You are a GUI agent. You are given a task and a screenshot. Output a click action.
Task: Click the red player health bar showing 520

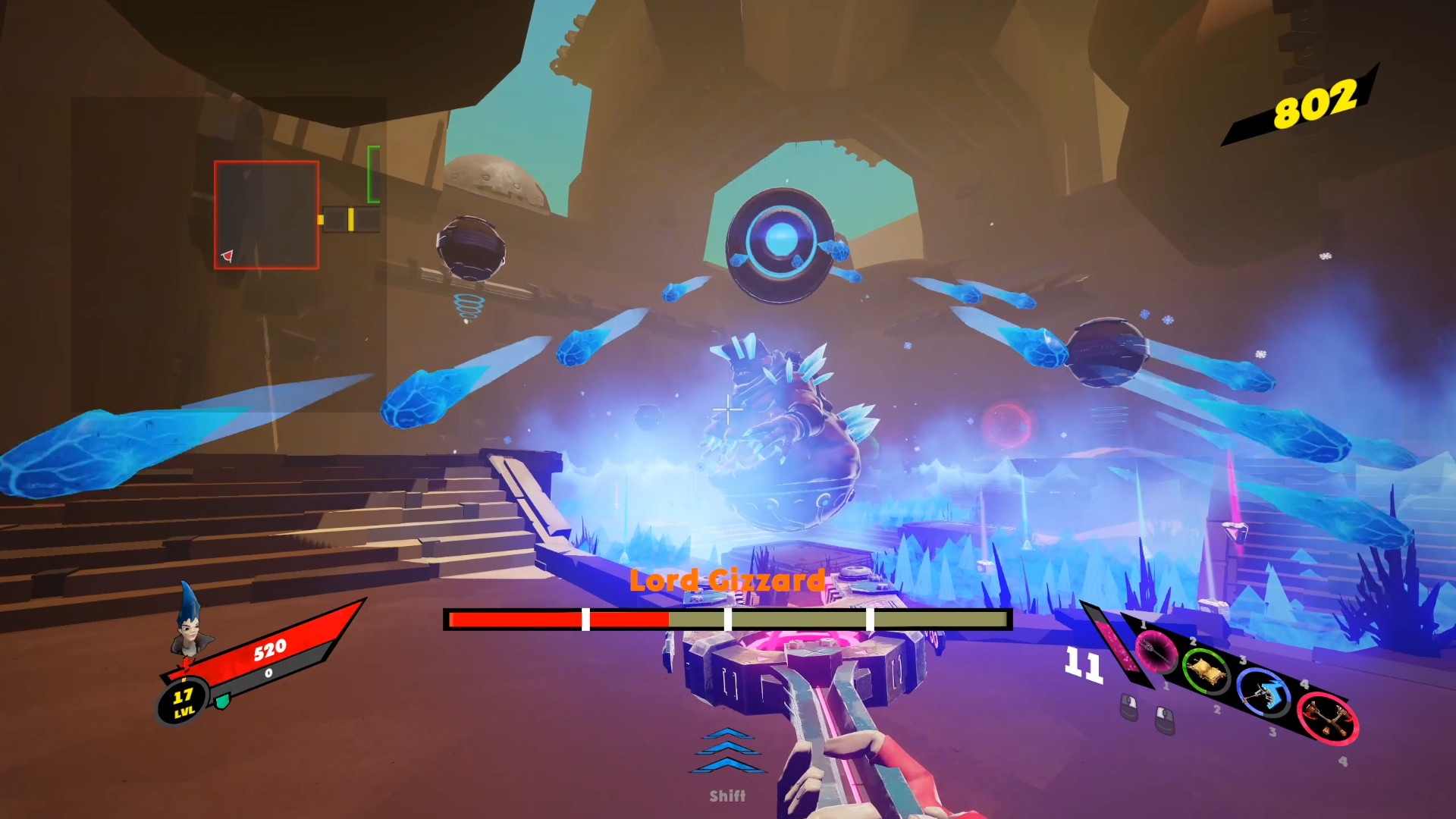point(269,649)
